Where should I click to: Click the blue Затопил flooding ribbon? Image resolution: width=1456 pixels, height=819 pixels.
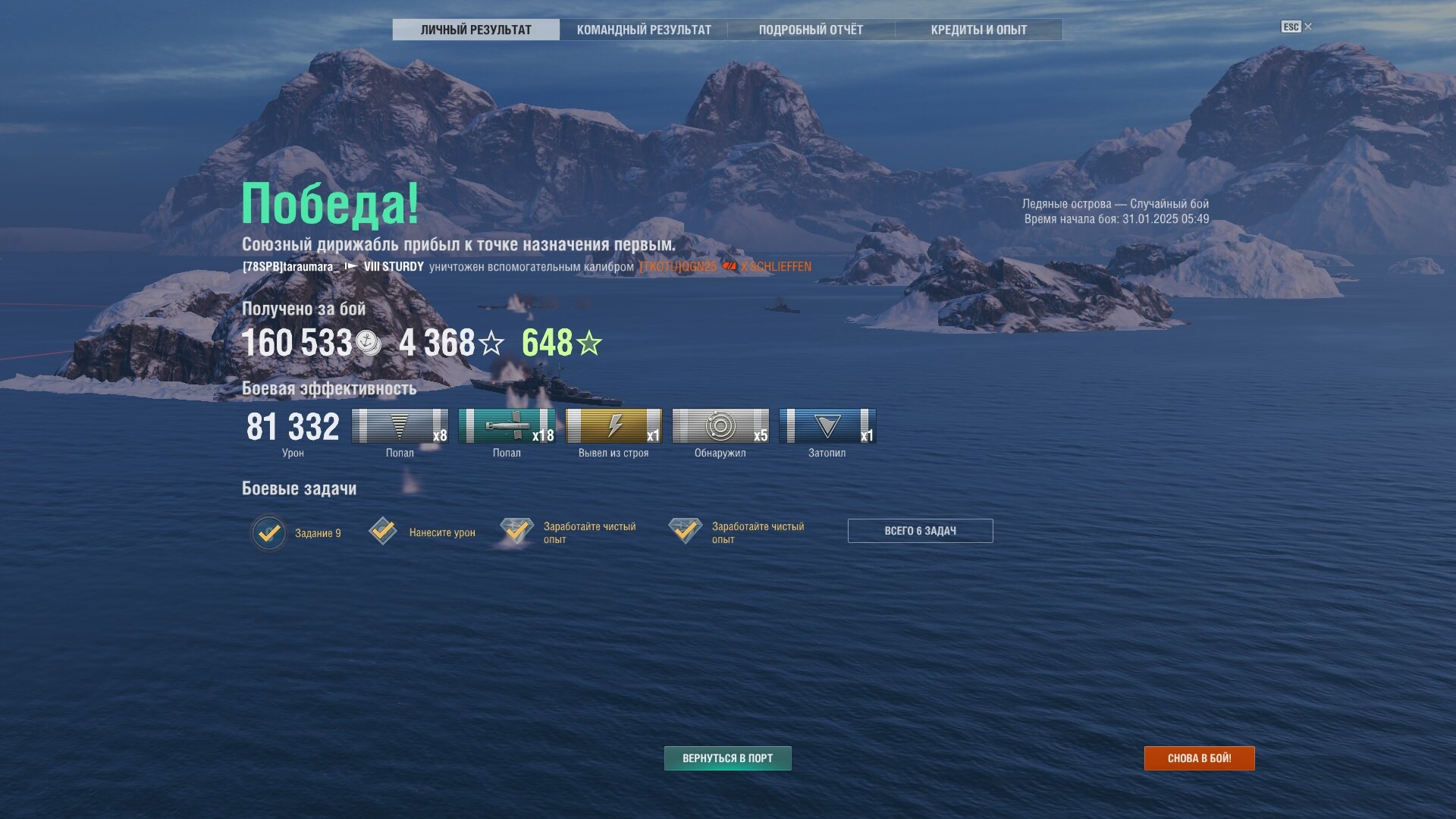pyautogui.click(x=827, y=426)
